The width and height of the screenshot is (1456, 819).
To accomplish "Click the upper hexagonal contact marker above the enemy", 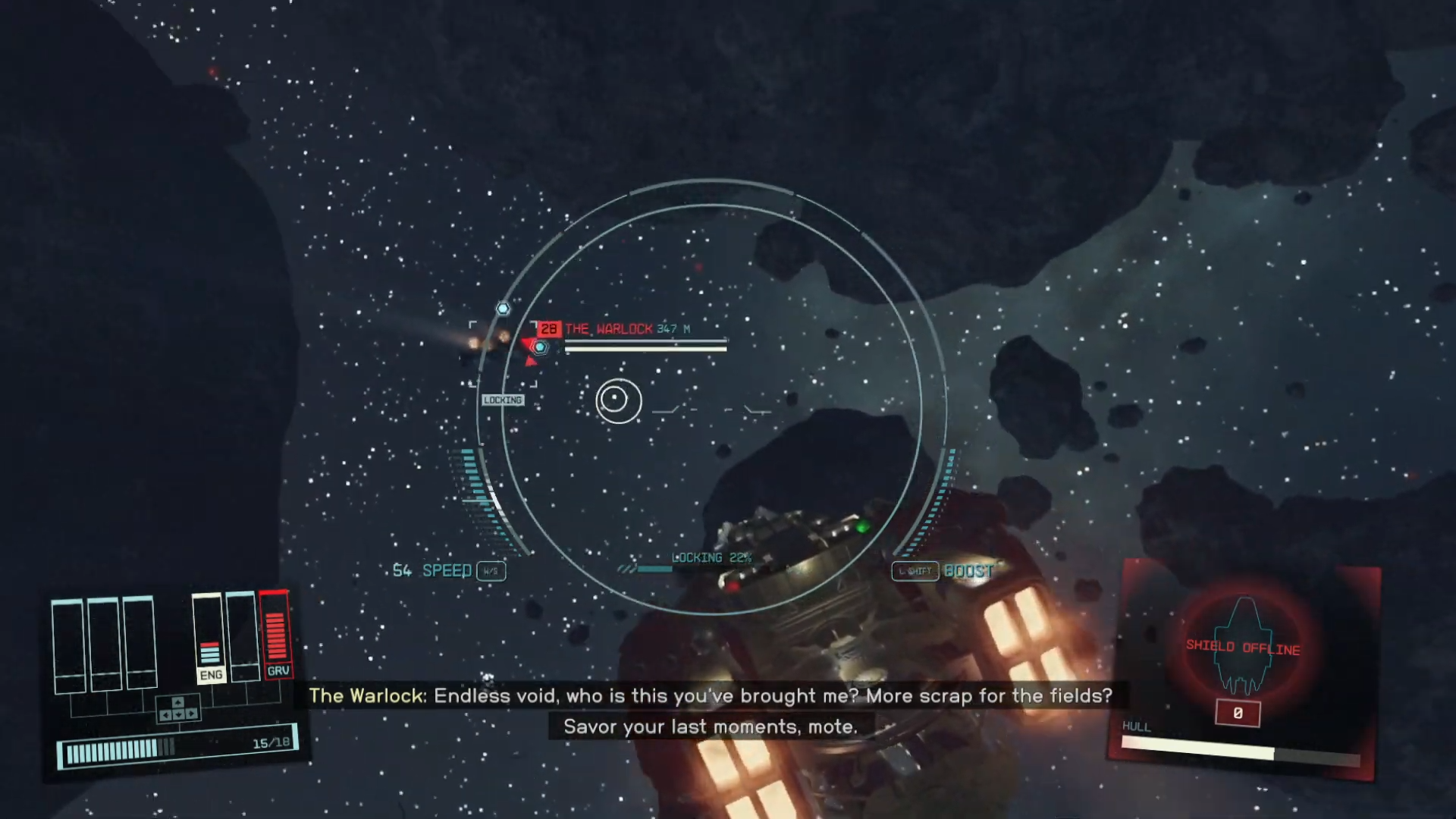I will click(x=502, y=308).
